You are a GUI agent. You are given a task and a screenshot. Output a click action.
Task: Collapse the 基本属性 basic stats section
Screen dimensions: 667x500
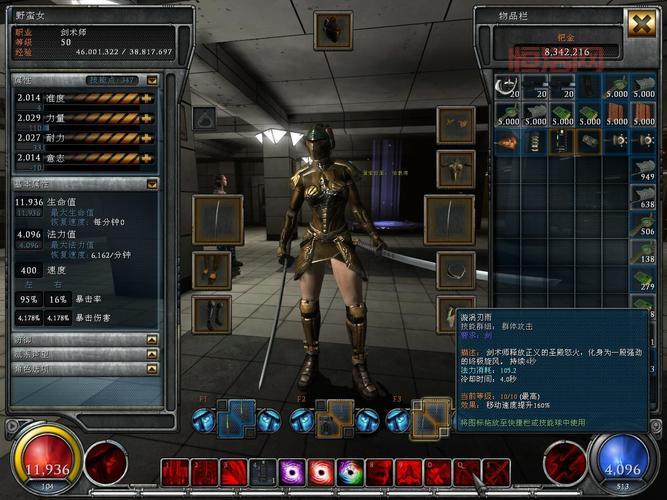tap(152, 184)
